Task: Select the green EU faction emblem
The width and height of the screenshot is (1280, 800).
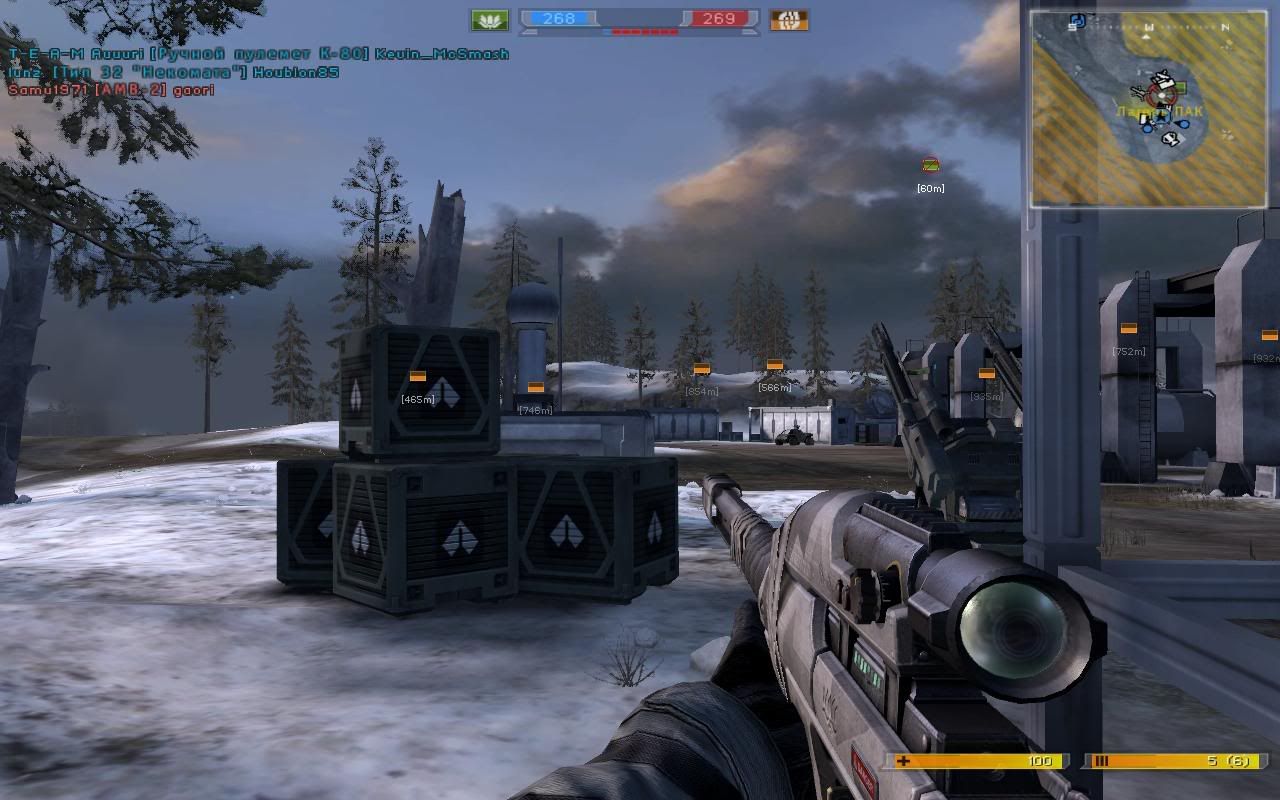Action: (x=489, y=20)
